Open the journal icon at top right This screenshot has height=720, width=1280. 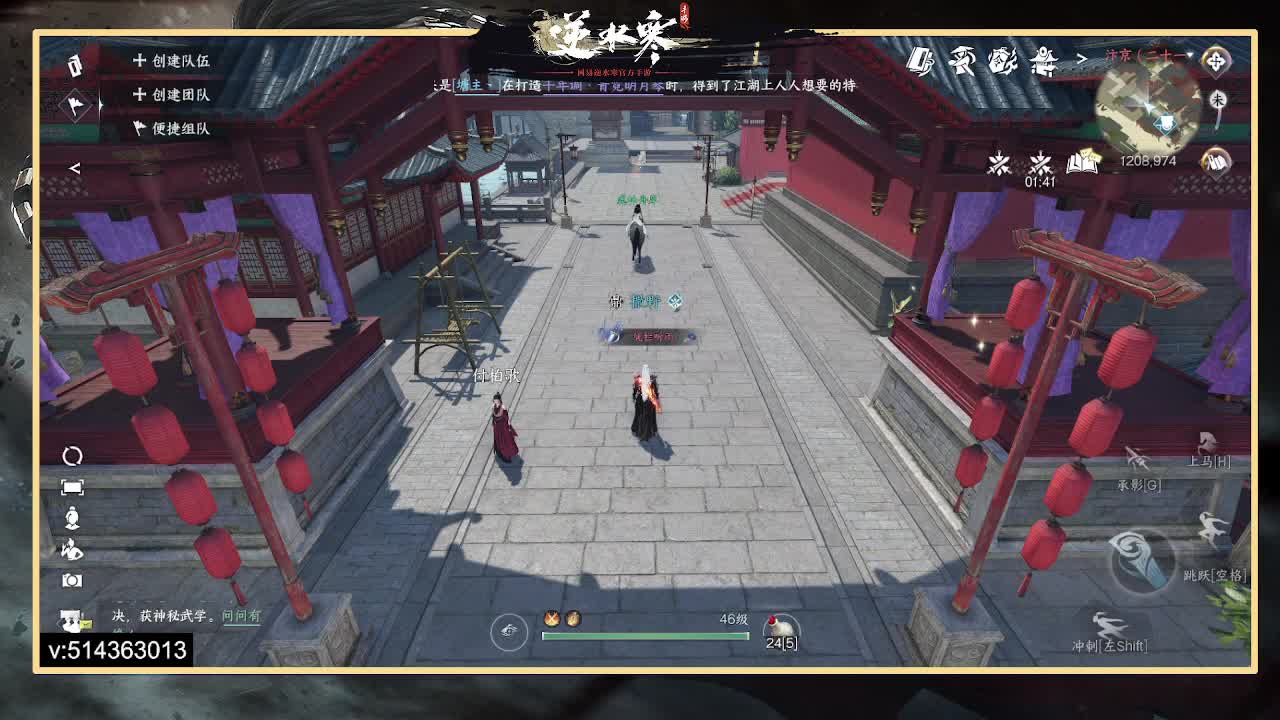[x=920, y=62]
